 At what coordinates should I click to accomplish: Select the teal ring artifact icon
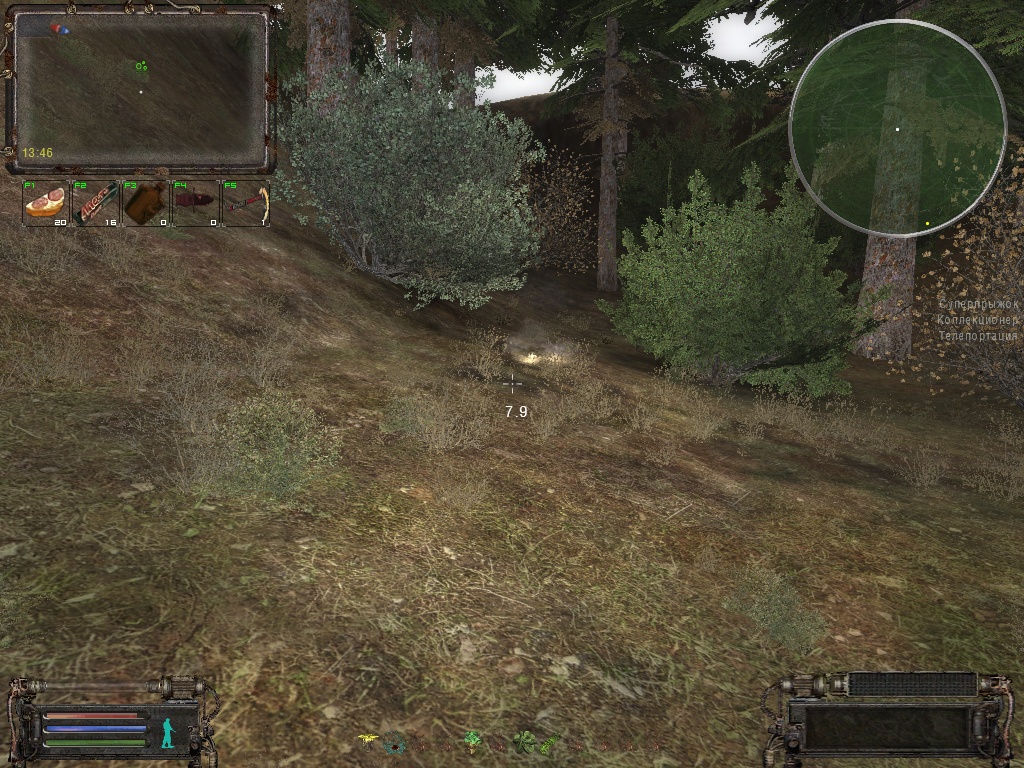[x=394, y=742]
